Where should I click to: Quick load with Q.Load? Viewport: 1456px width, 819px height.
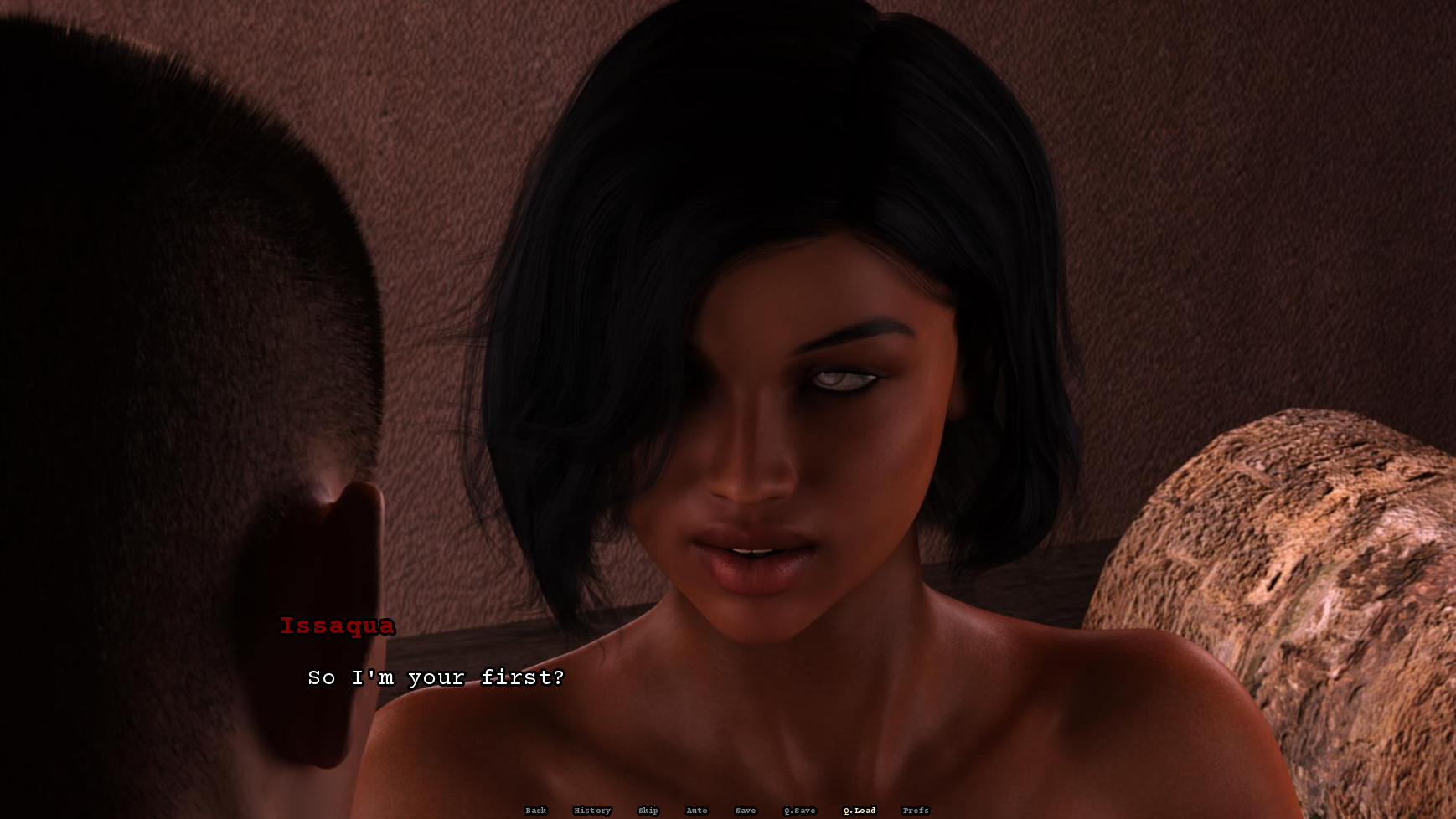(859, 811)
